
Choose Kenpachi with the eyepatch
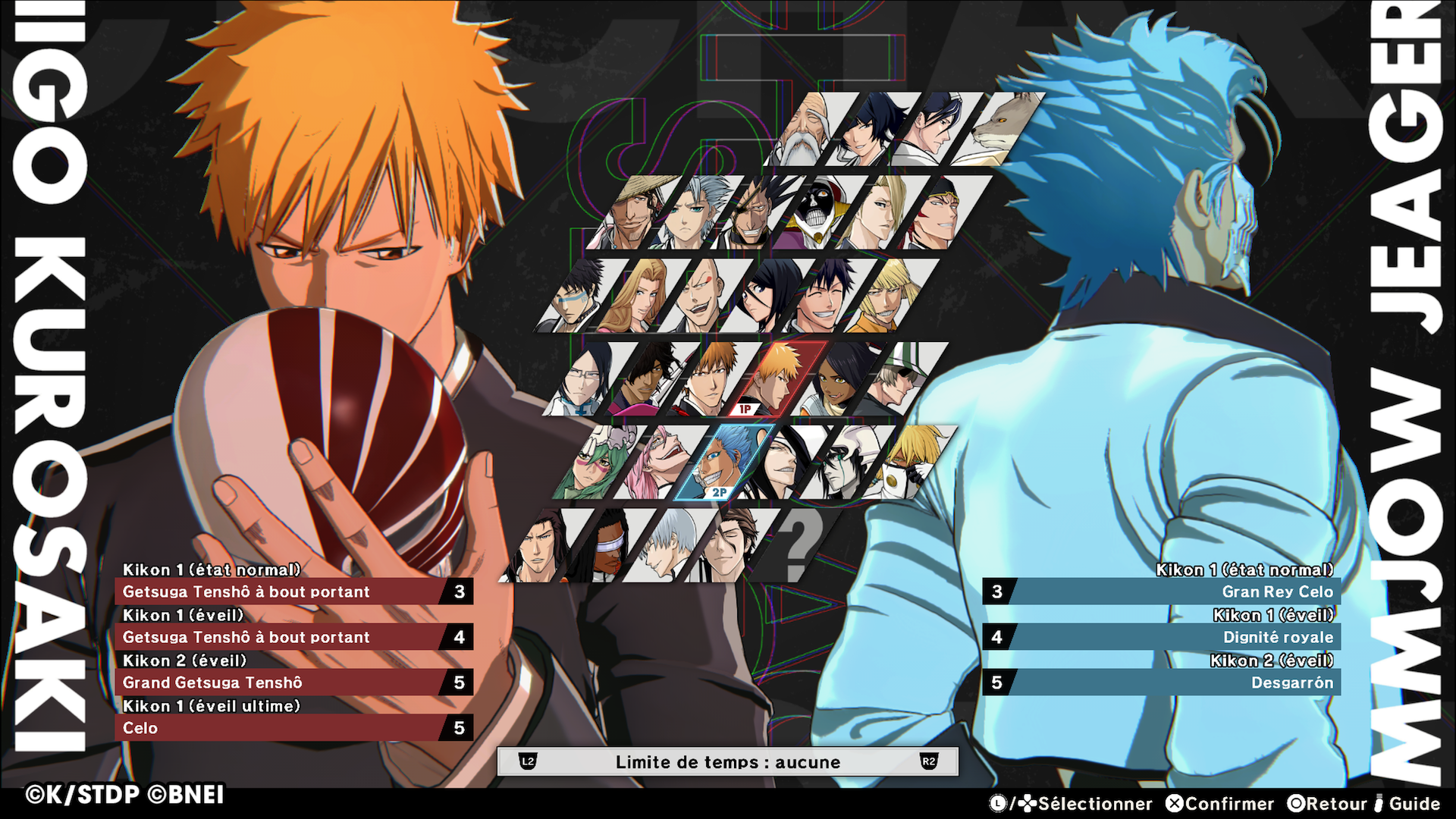coord(752,213)
